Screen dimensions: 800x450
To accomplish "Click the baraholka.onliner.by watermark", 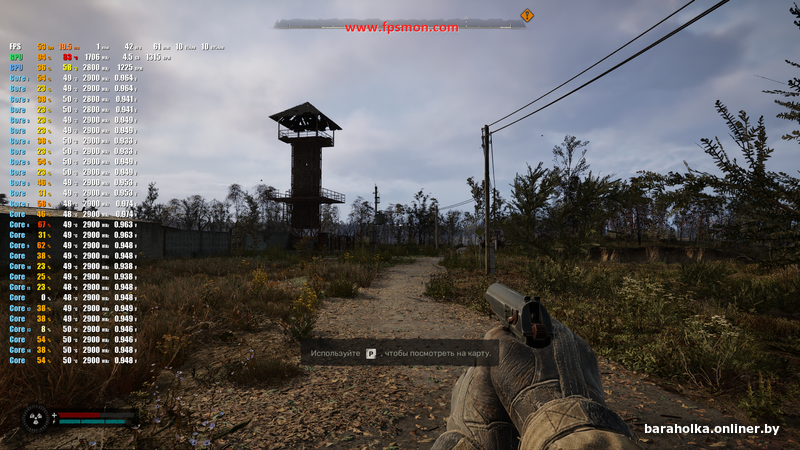I will [712, 428].
